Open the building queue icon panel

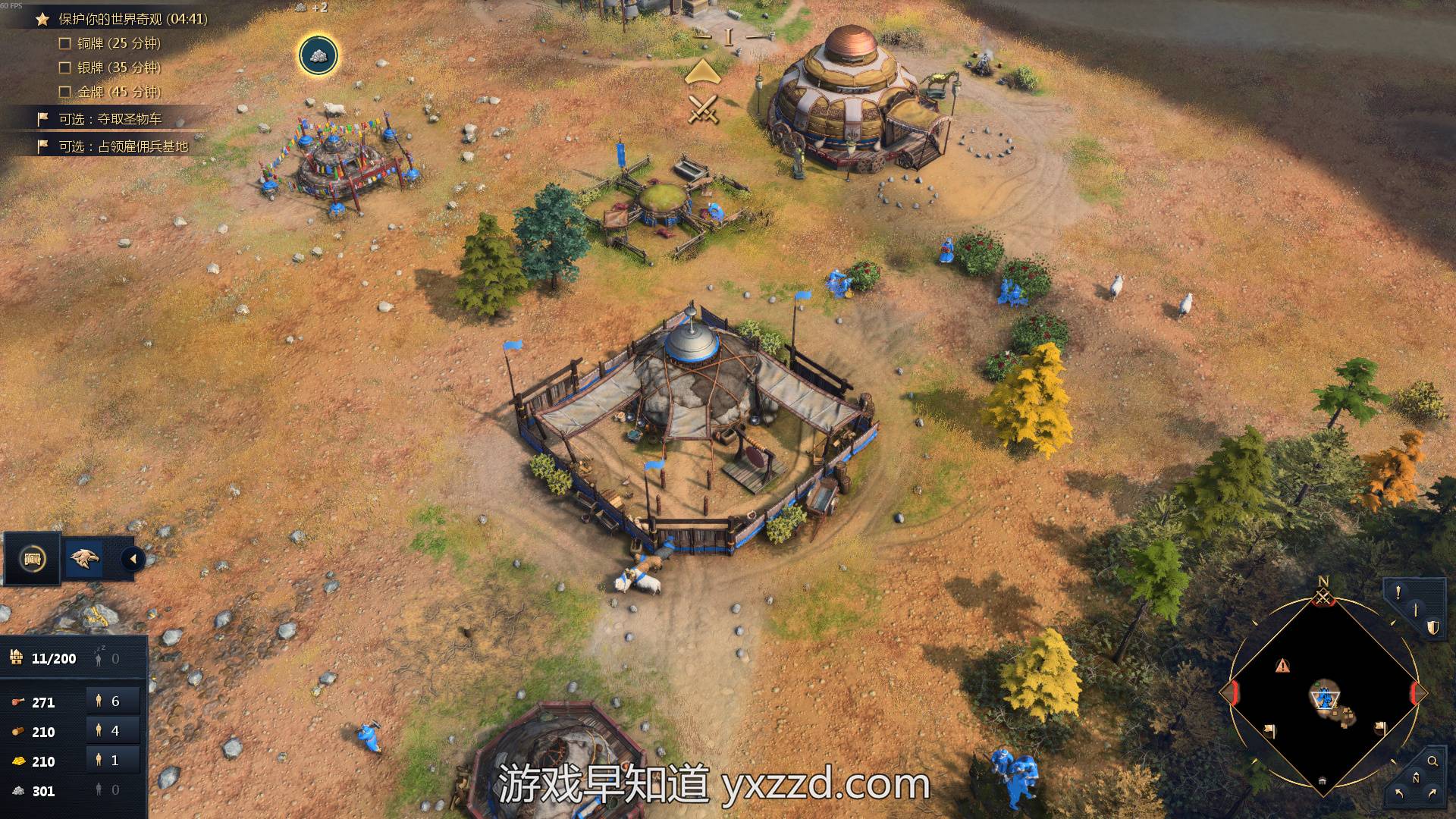point(32,559)
